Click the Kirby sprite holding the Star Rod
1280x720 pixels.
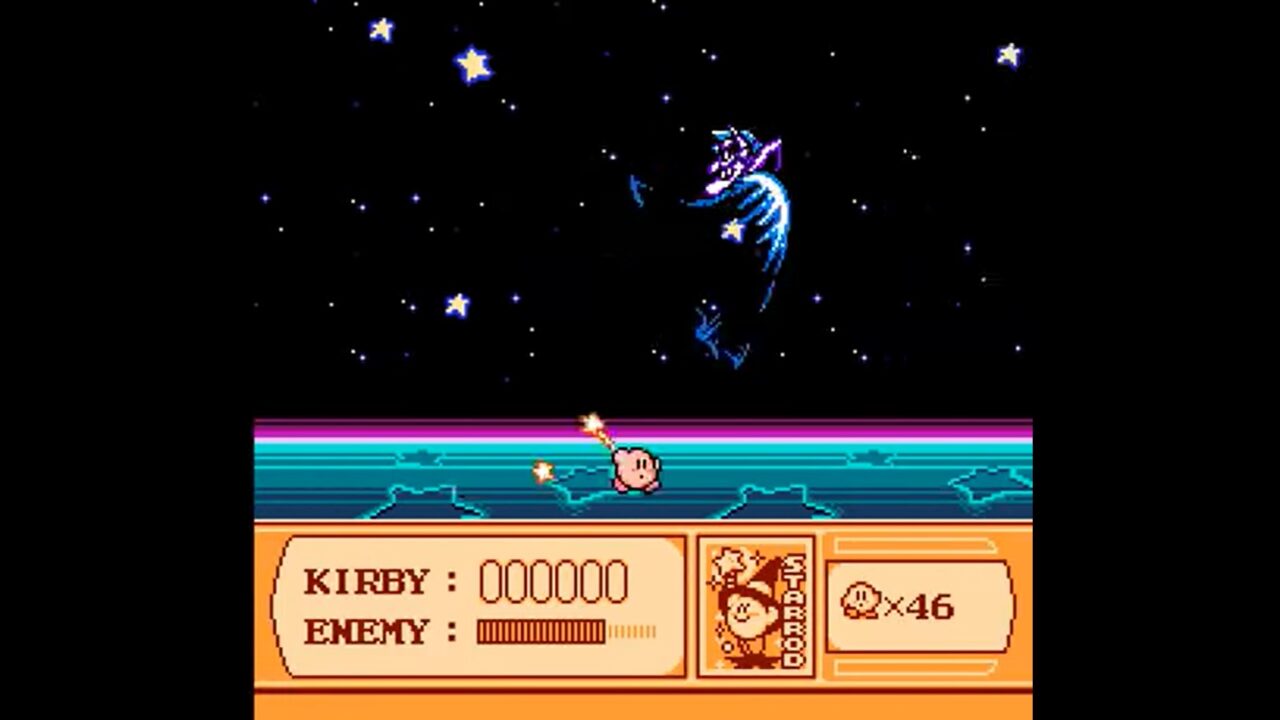[637, 470]
